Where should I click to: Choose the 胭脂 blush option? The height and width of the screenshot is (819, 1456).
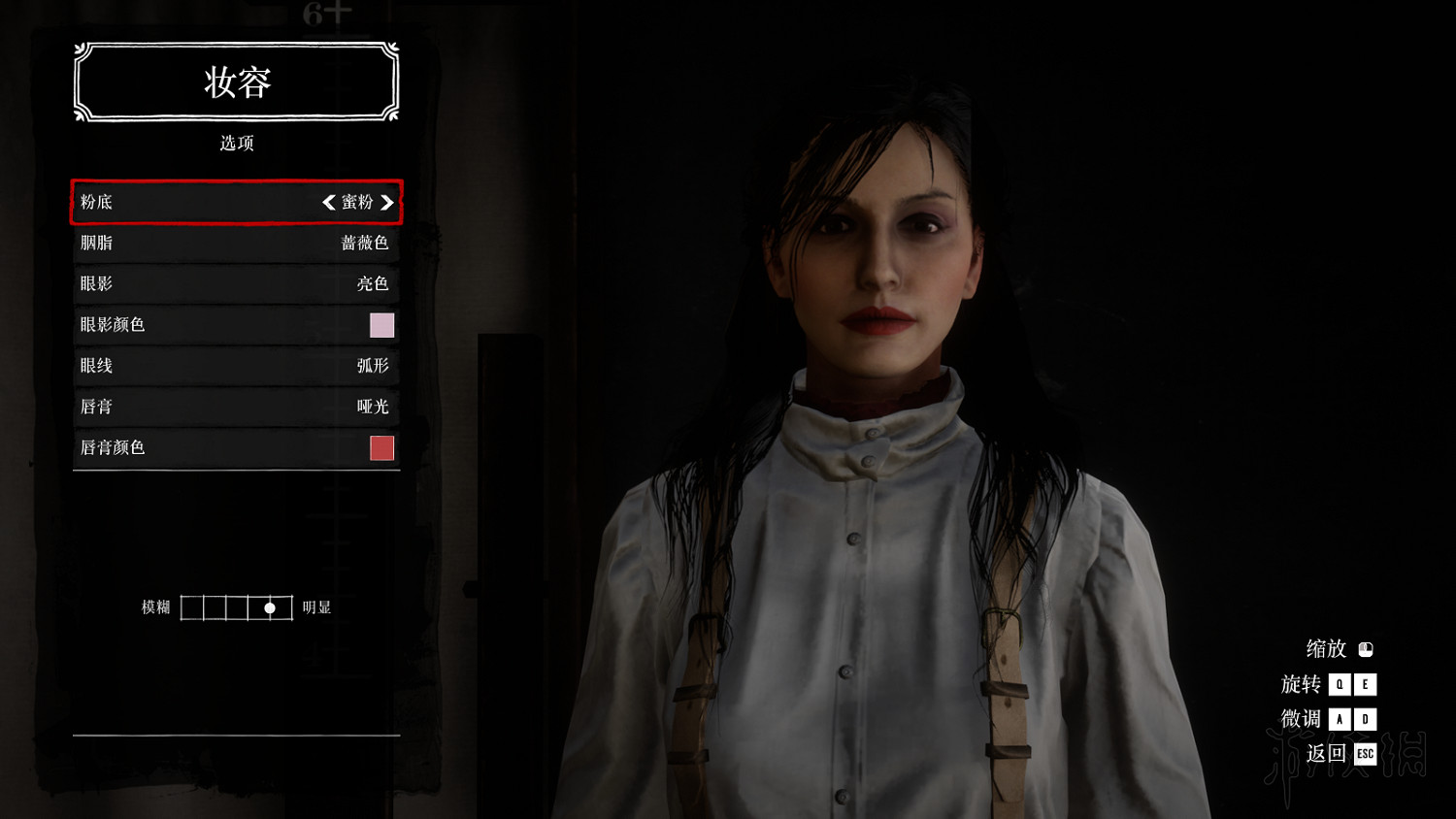pos(236,243)
